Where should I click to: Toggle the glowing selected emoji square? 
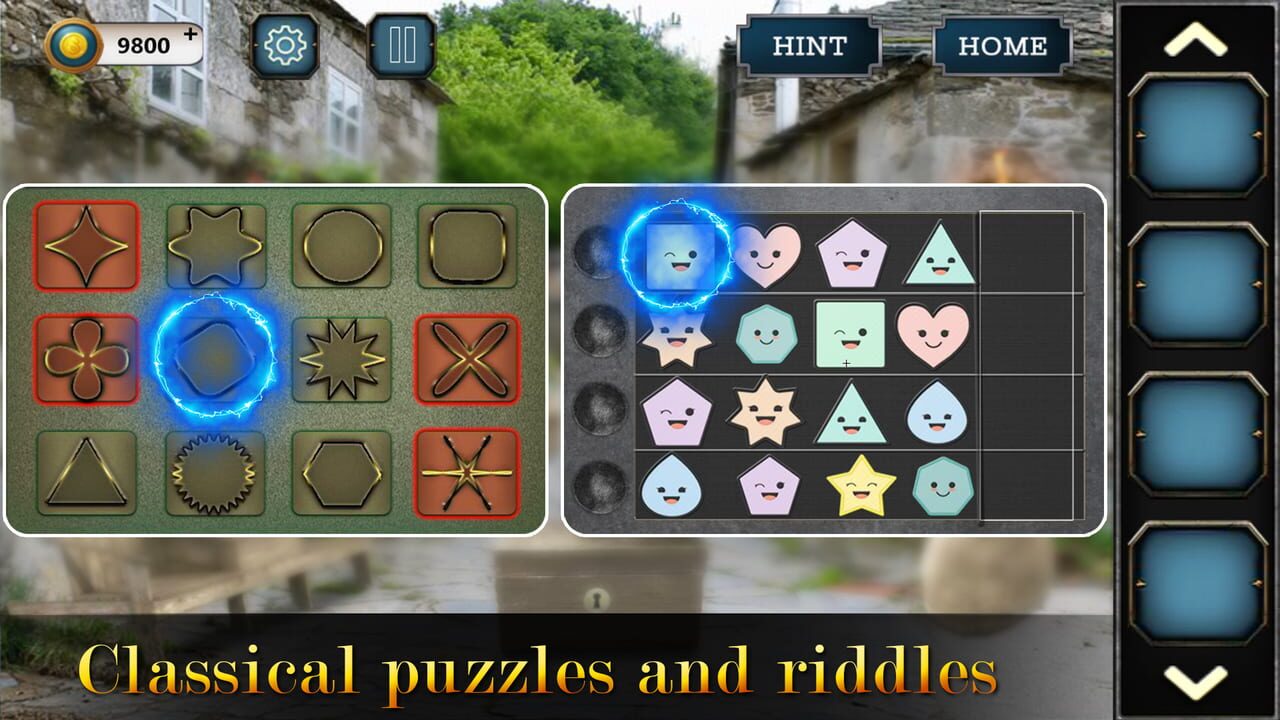click(x=680, y=253)
